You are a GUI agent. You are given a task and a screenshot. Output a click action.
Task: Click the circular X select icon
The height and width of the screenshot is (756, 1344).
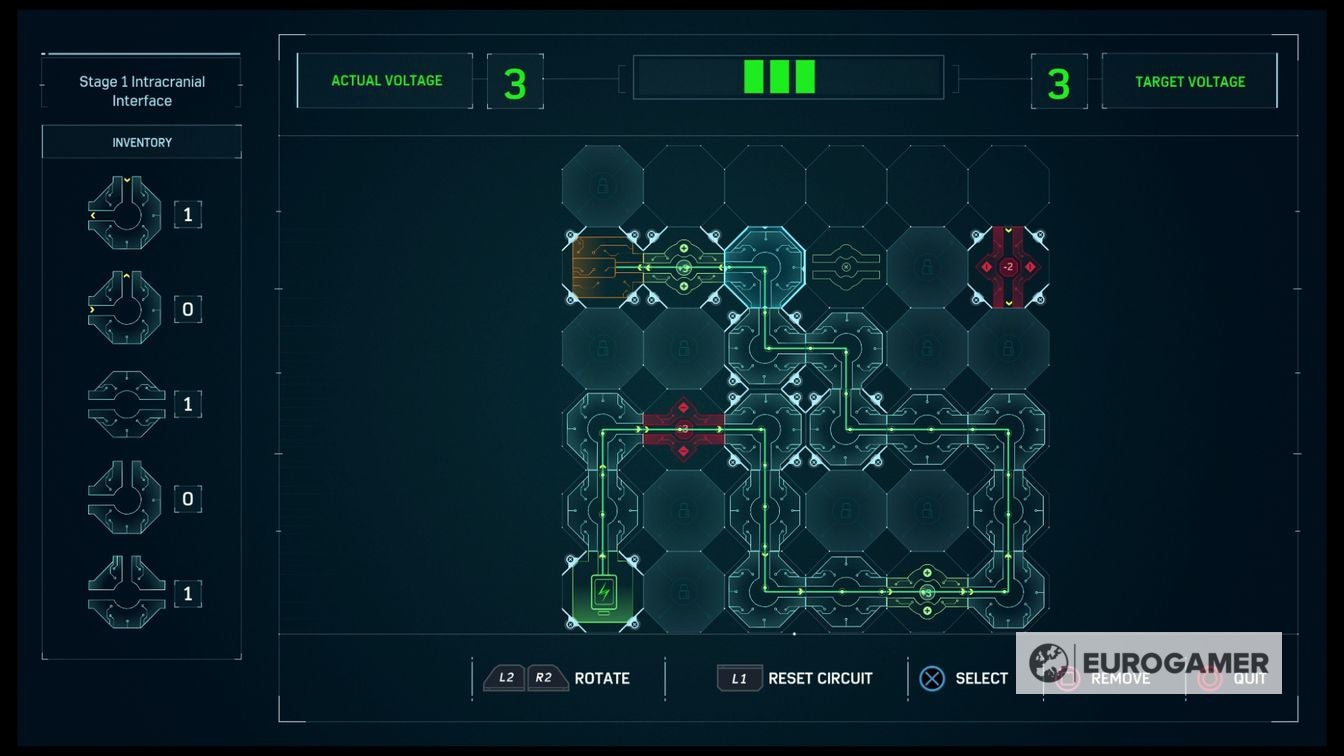(x=933, y=678)
